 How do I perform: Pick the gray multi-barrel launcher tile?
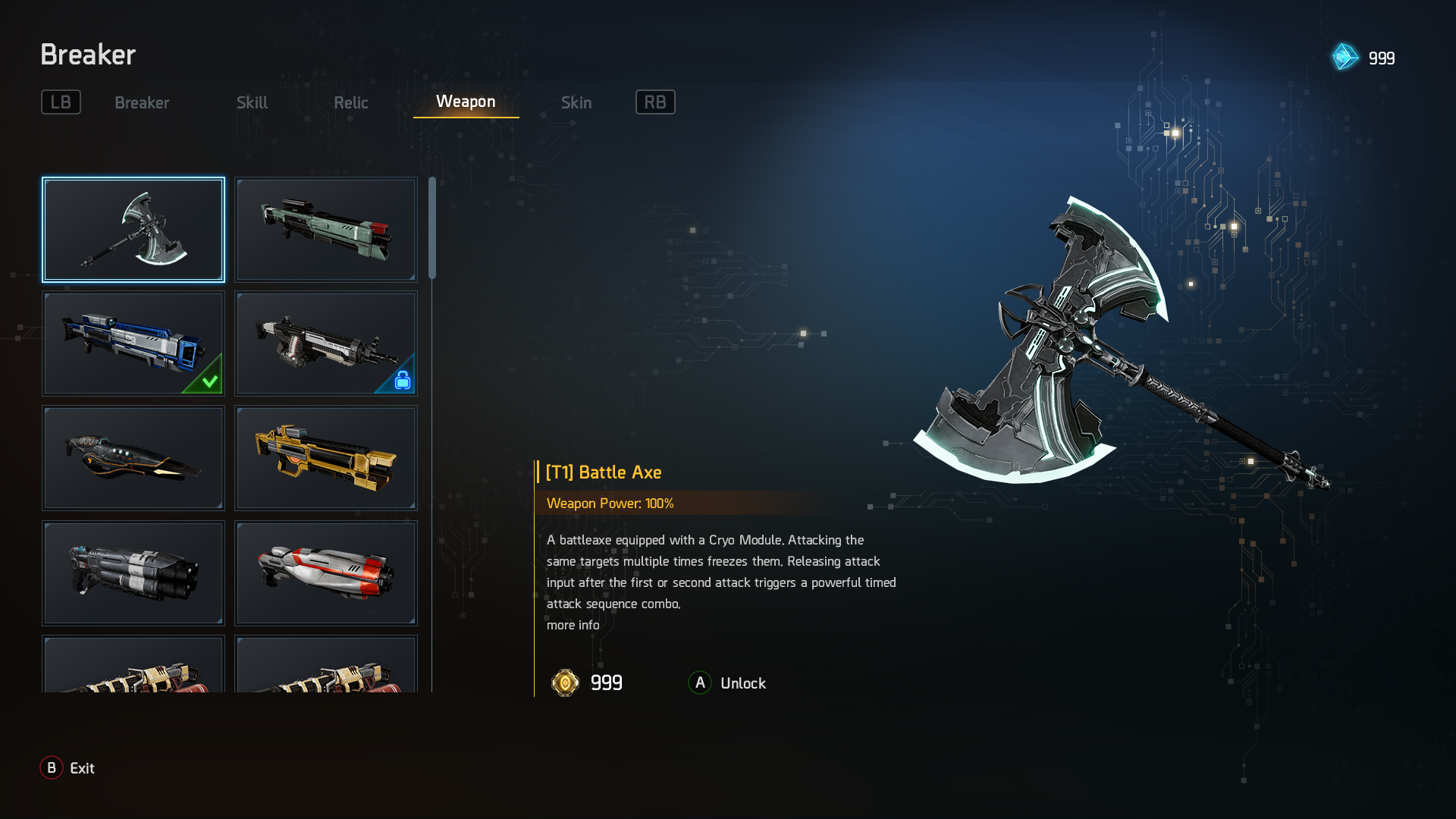coord(133,573)
